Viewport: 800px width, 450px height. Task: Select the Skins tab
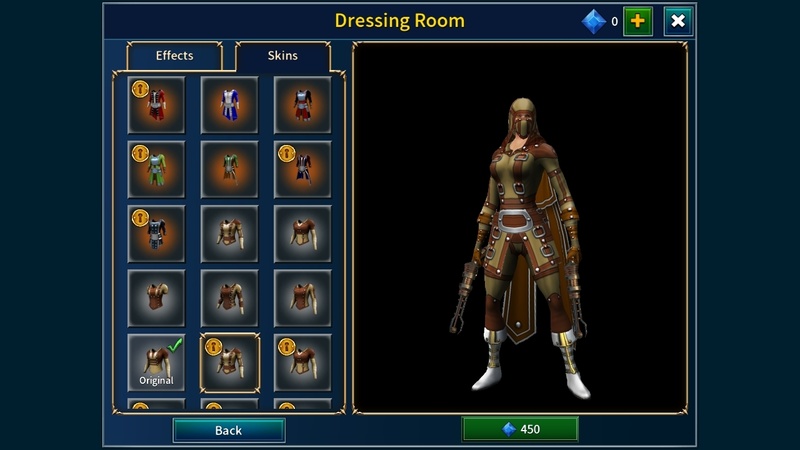282,56
